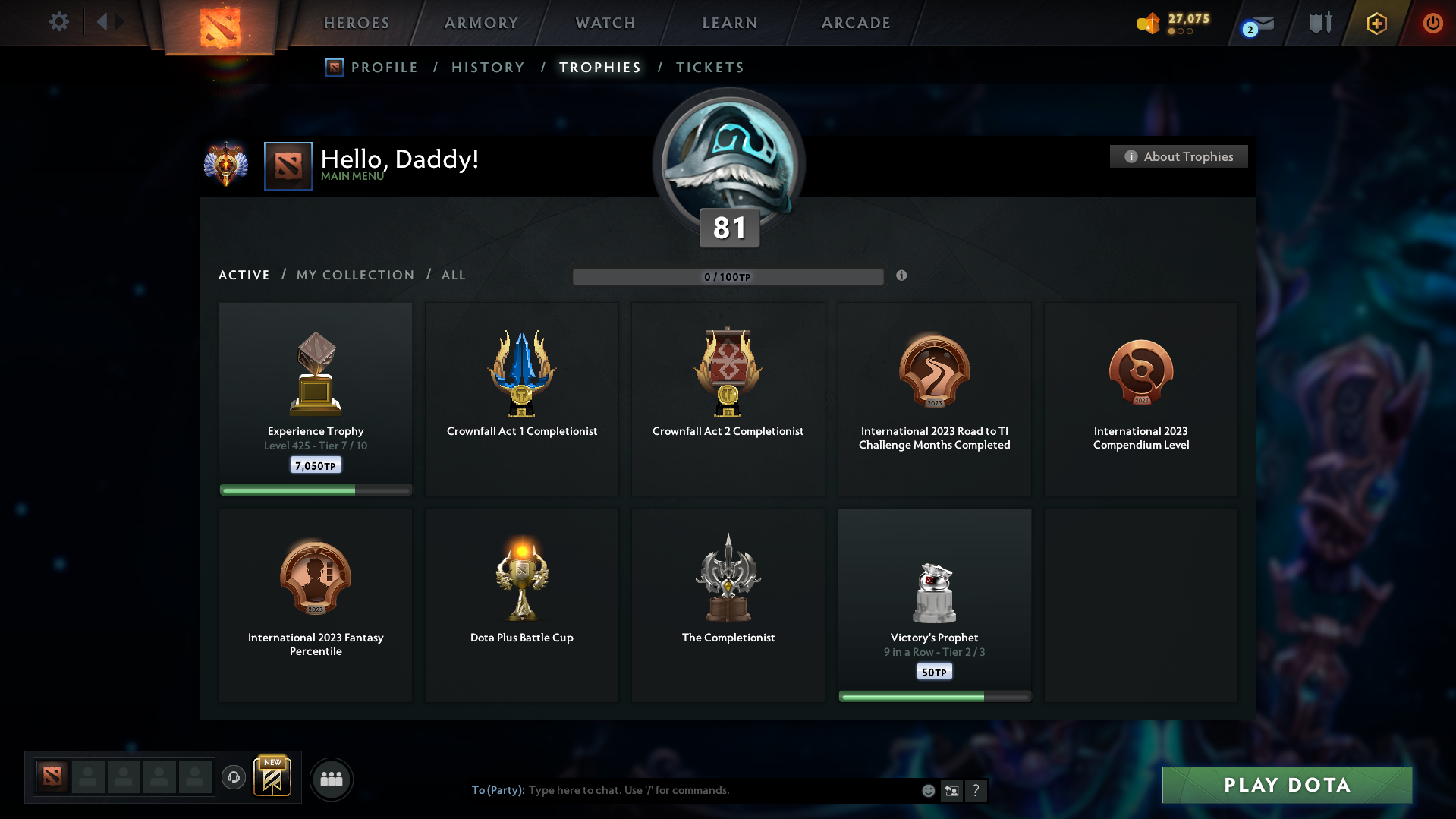
Task: Open the shield and sword armory icon
Action: [1319, 23]
